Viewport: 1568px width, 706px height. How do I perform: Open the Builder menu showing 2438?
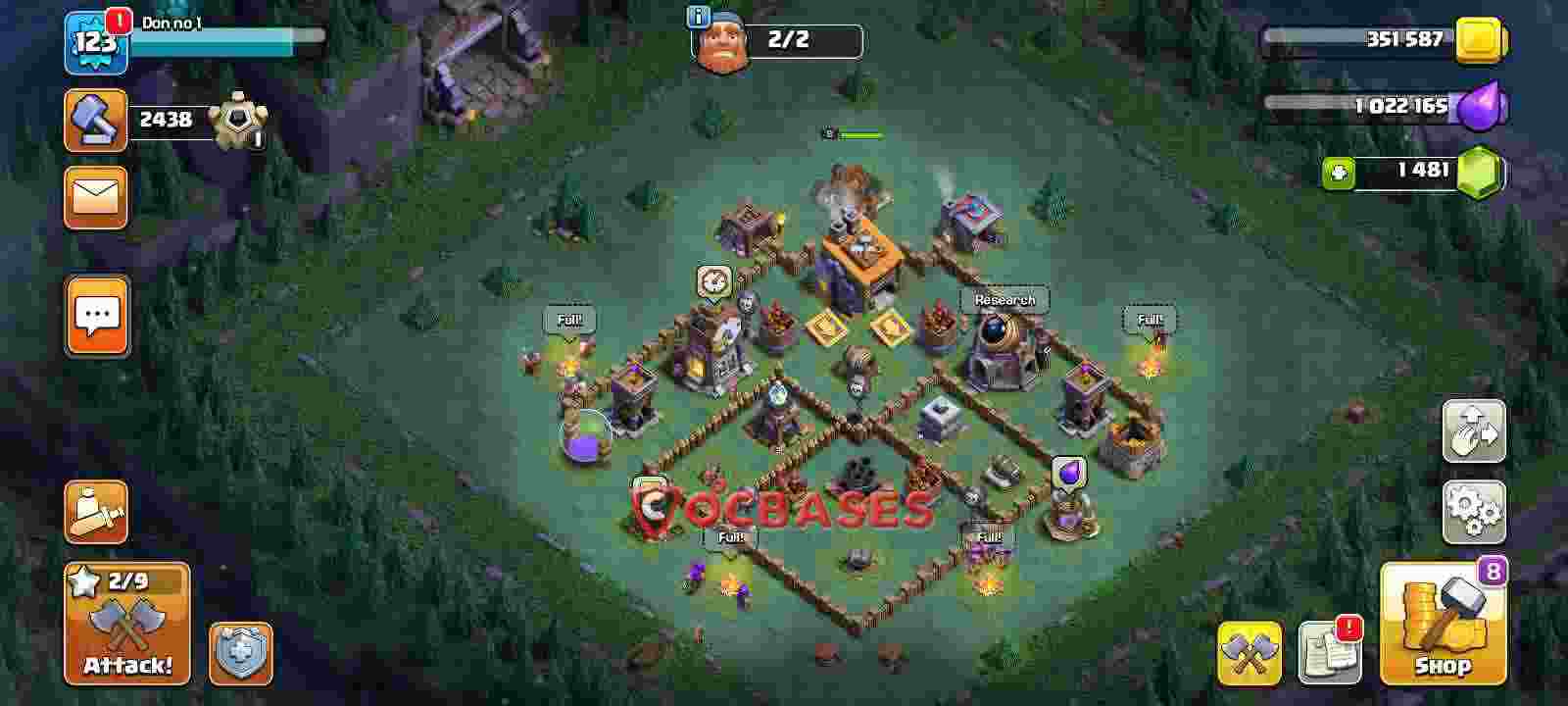tap(95, 120)
